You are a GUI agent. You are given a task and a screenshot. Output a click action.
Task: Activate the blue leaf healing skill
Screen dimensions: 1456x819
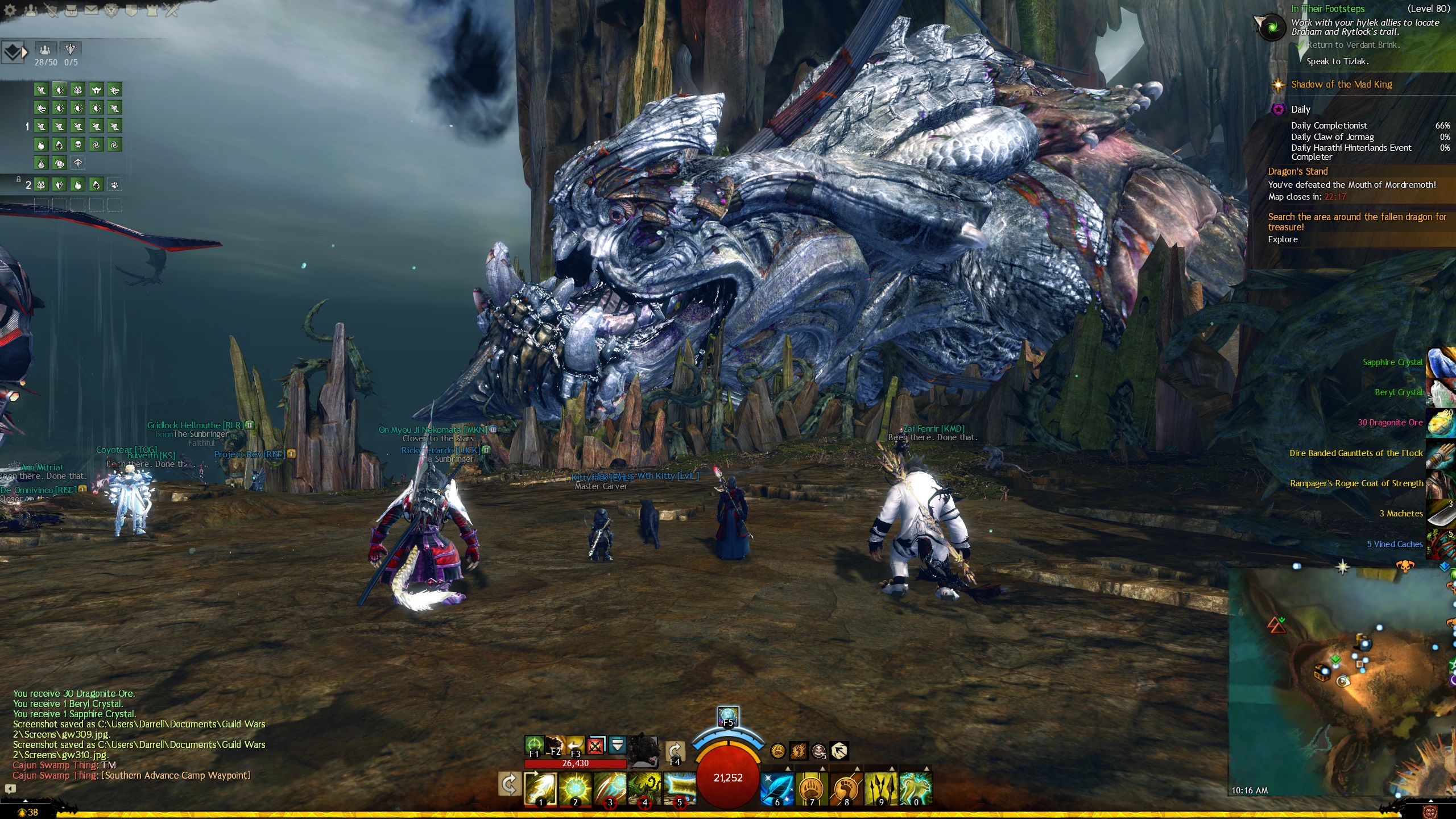coord(777,789)
